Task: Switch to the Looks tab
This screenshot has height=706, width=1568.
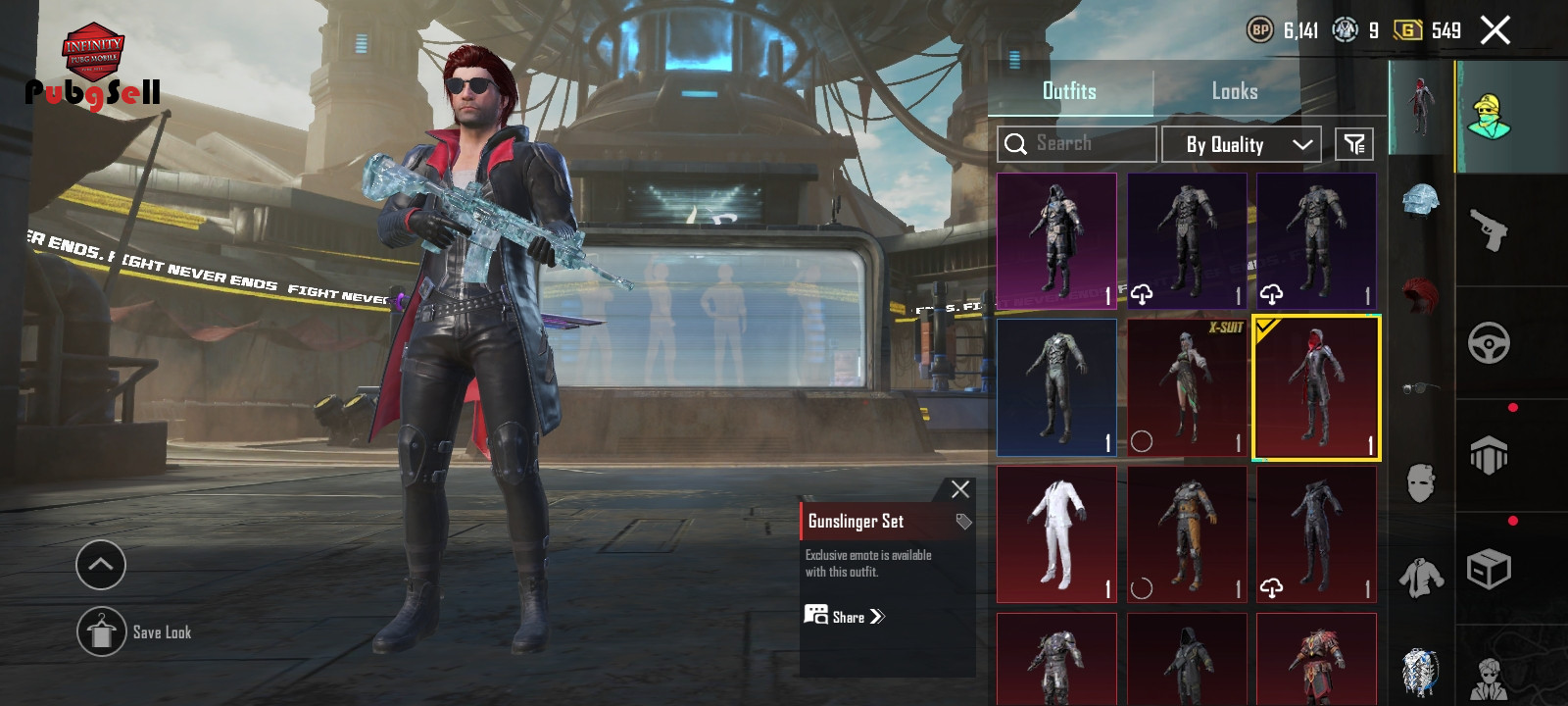Action: pyautogui.click(x=1234, y=91)
